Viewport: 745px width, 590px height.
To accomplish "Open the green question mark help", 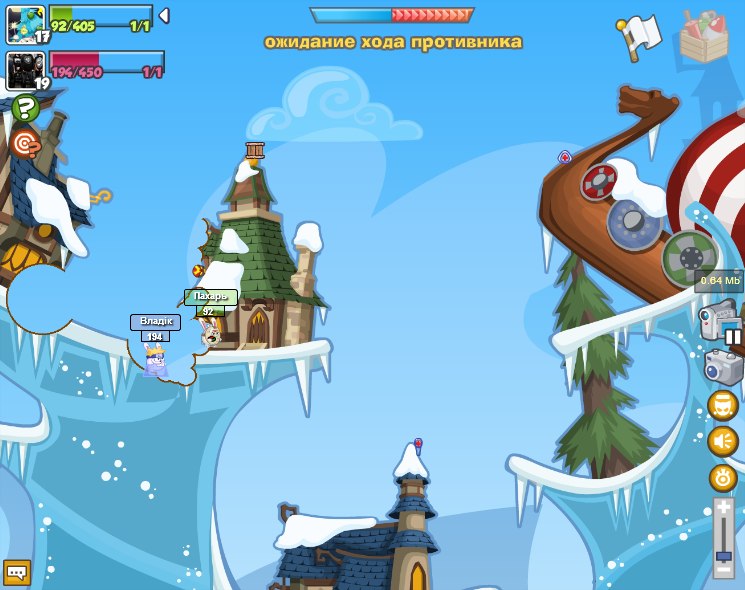I will coord(25,107).
